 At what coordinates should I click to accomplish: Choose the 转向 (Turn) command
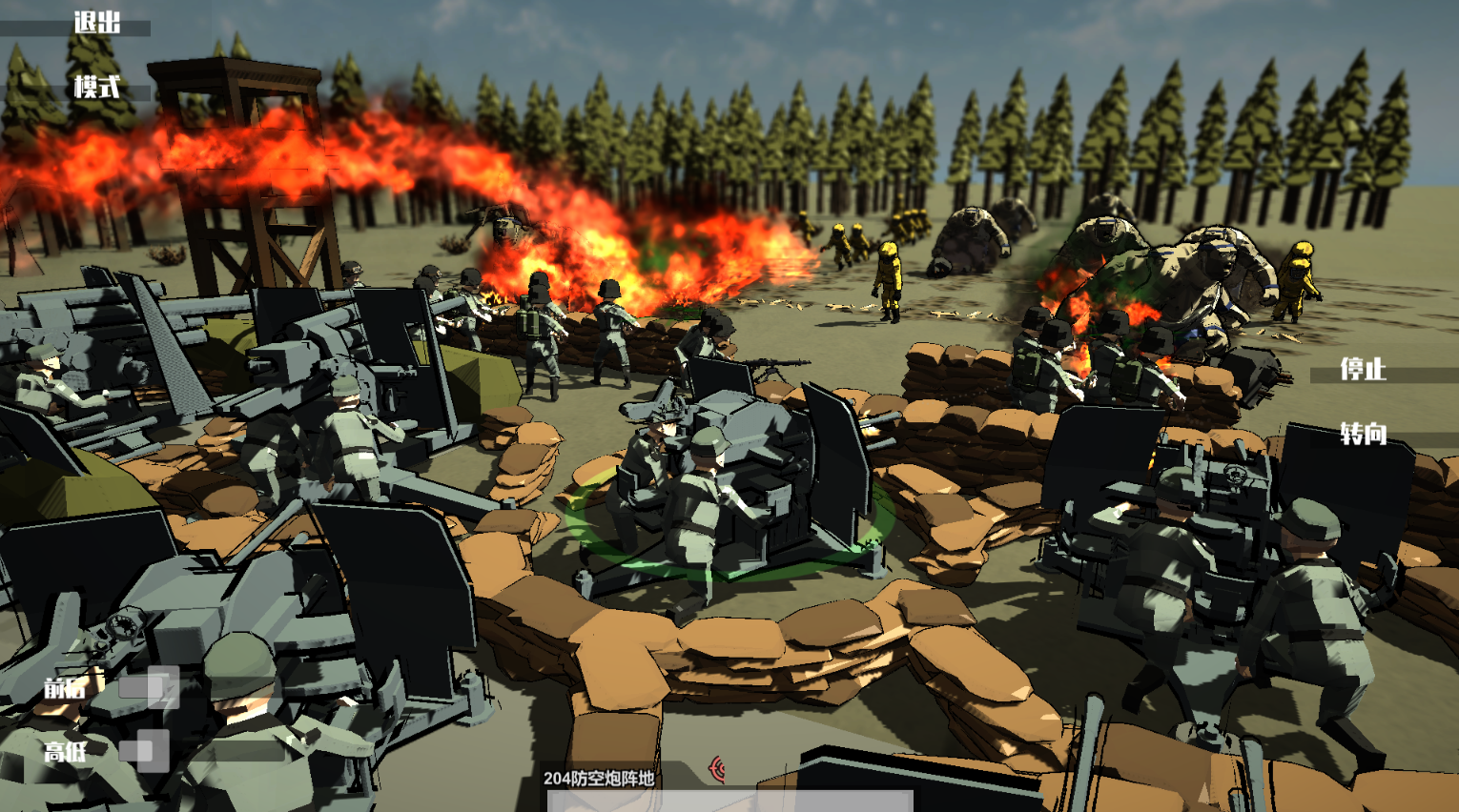(x=1363, y=435)
